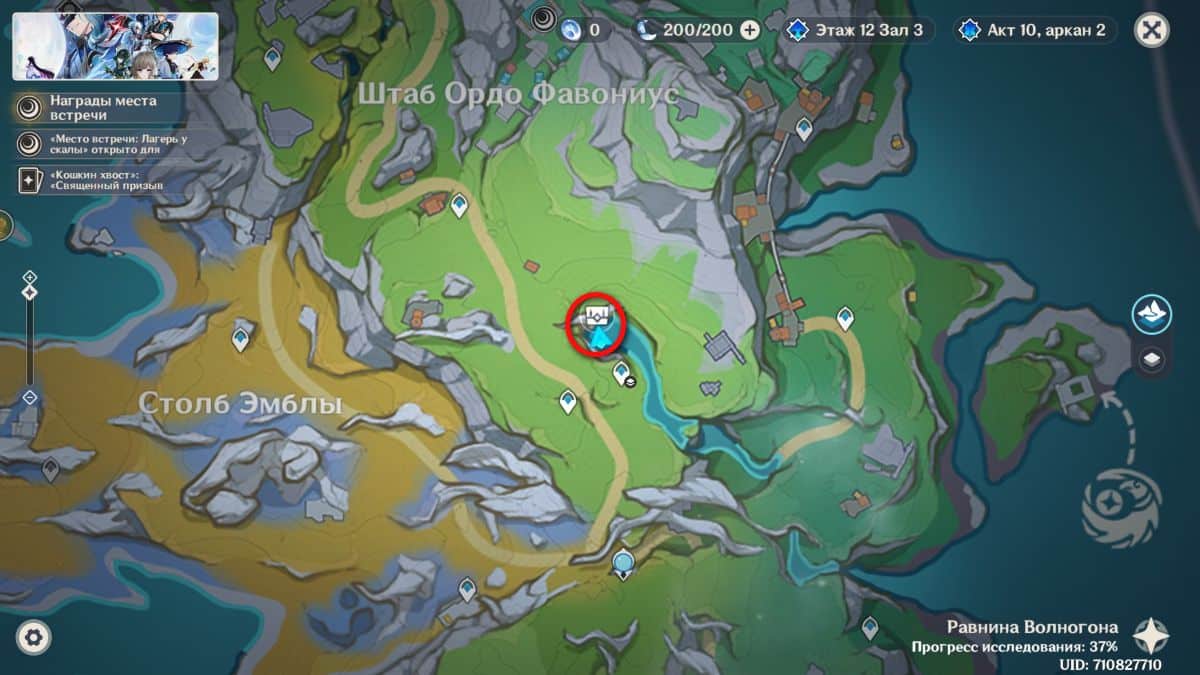1200x675 pixels.
Task: Select the red-circled map marker
Action: tap(597, 321)
